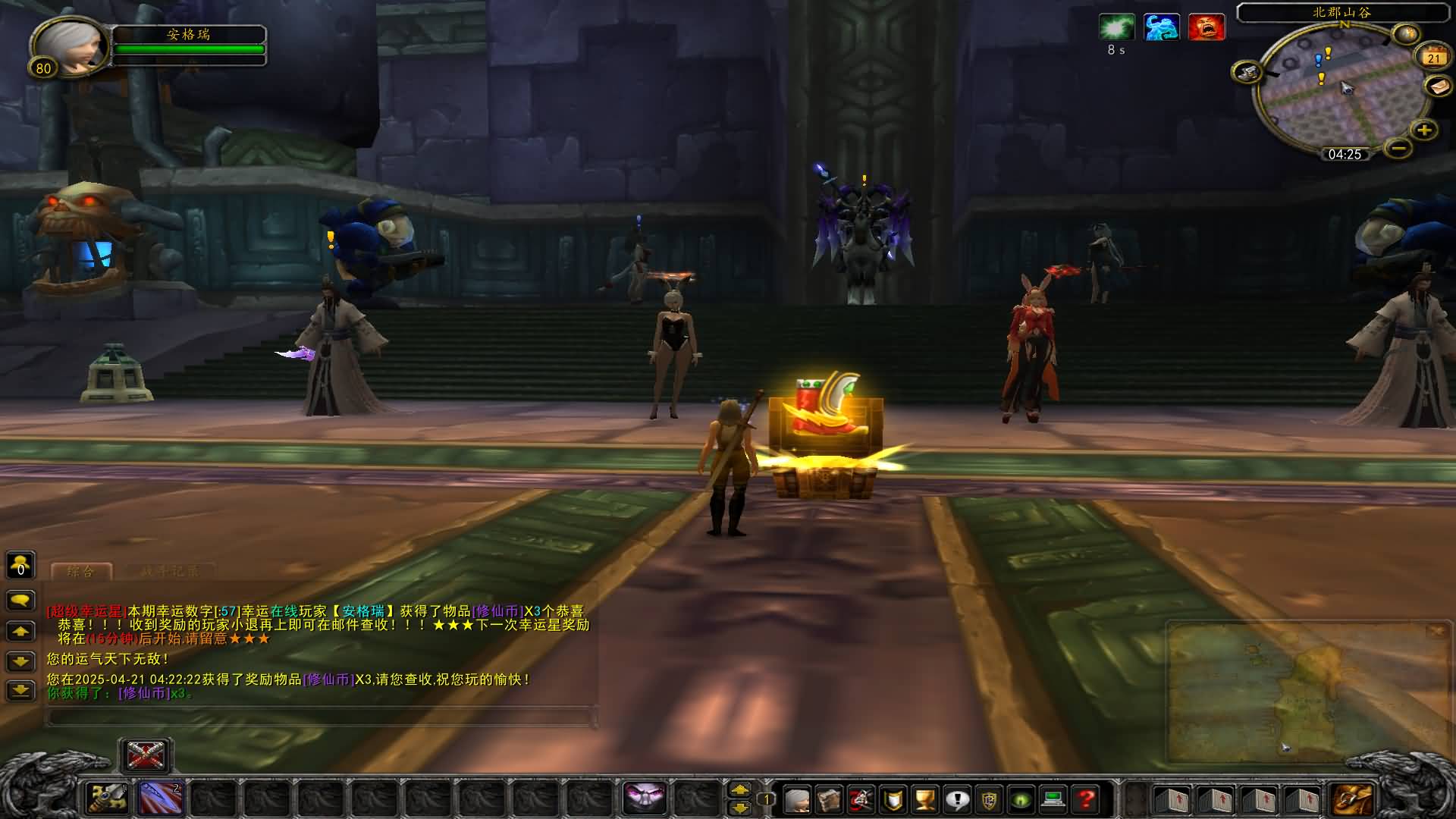Switch to the 综合 chat tab
Viewport: 1456px width, 819px height.
(x=81, y=572)
